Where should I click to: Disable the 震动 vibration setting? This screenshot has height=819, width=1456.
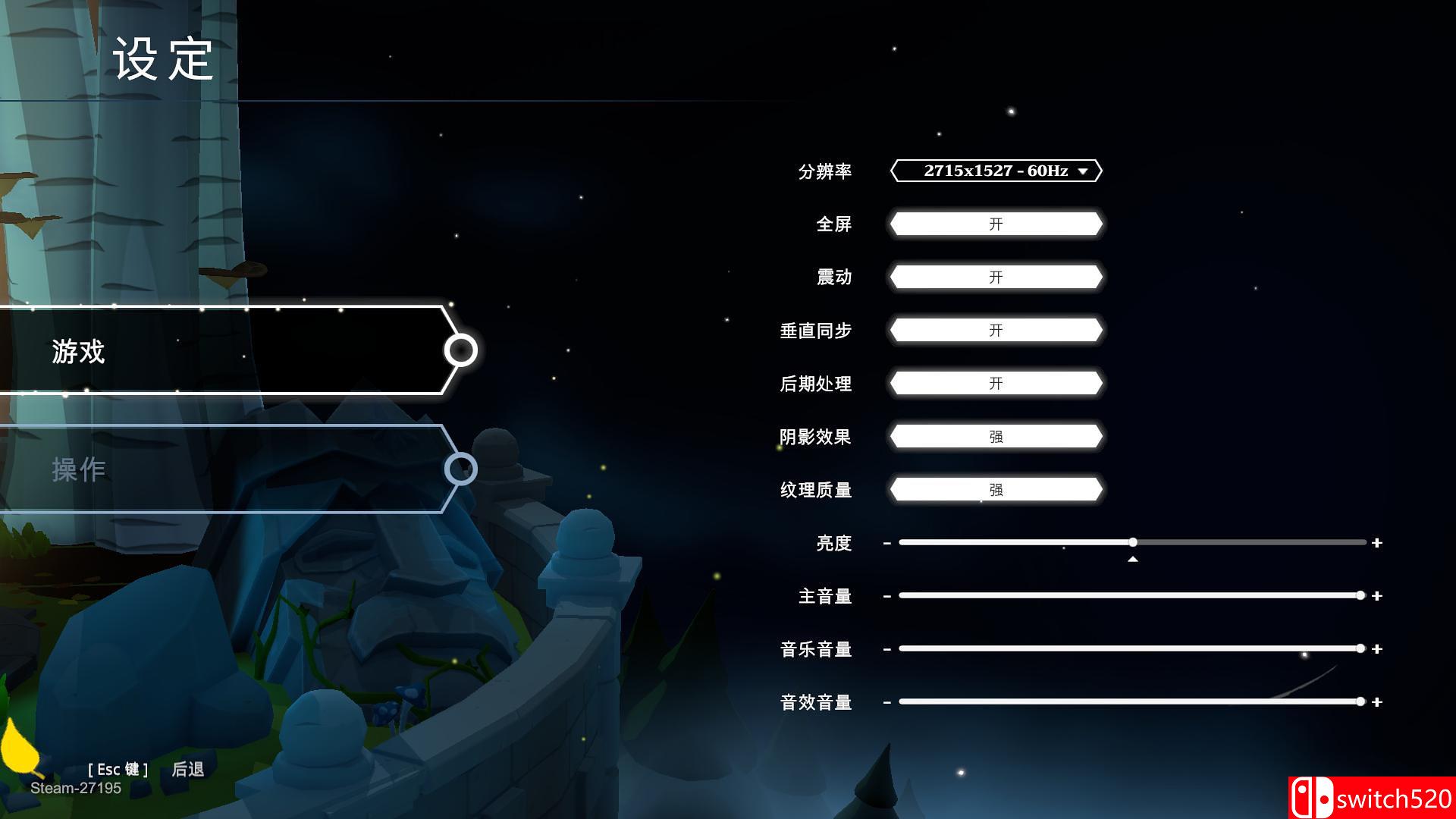pyautogui.click(x=996, y=277)
